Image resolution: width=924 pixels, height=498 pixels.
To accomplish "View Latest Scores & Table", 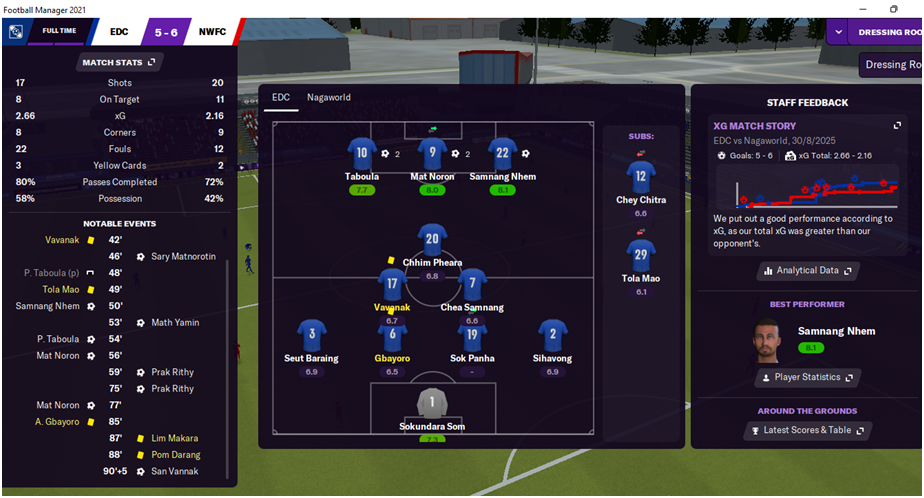I will coord(808,430).
